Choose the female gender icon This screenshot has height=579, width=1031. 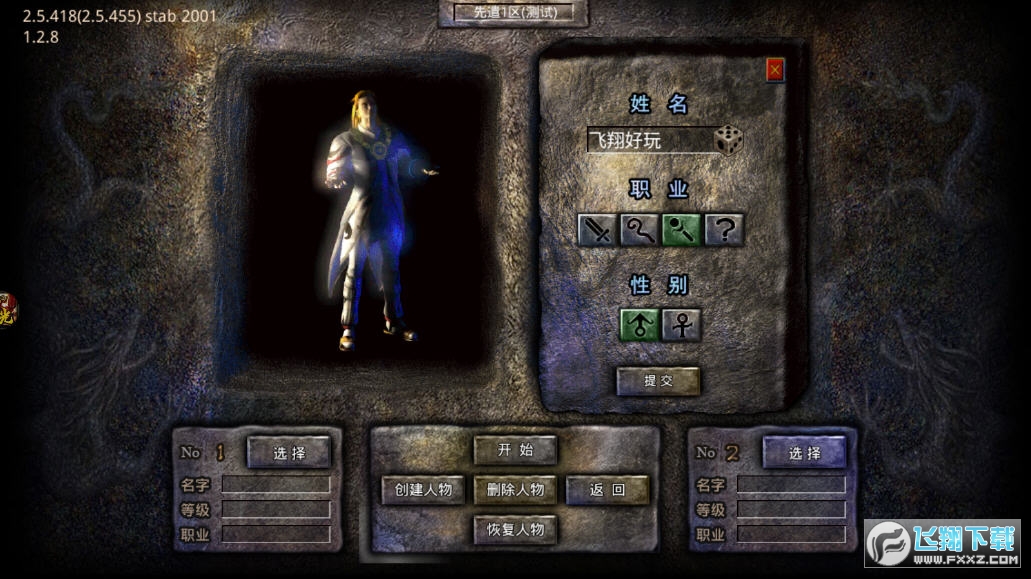[681, 325]
